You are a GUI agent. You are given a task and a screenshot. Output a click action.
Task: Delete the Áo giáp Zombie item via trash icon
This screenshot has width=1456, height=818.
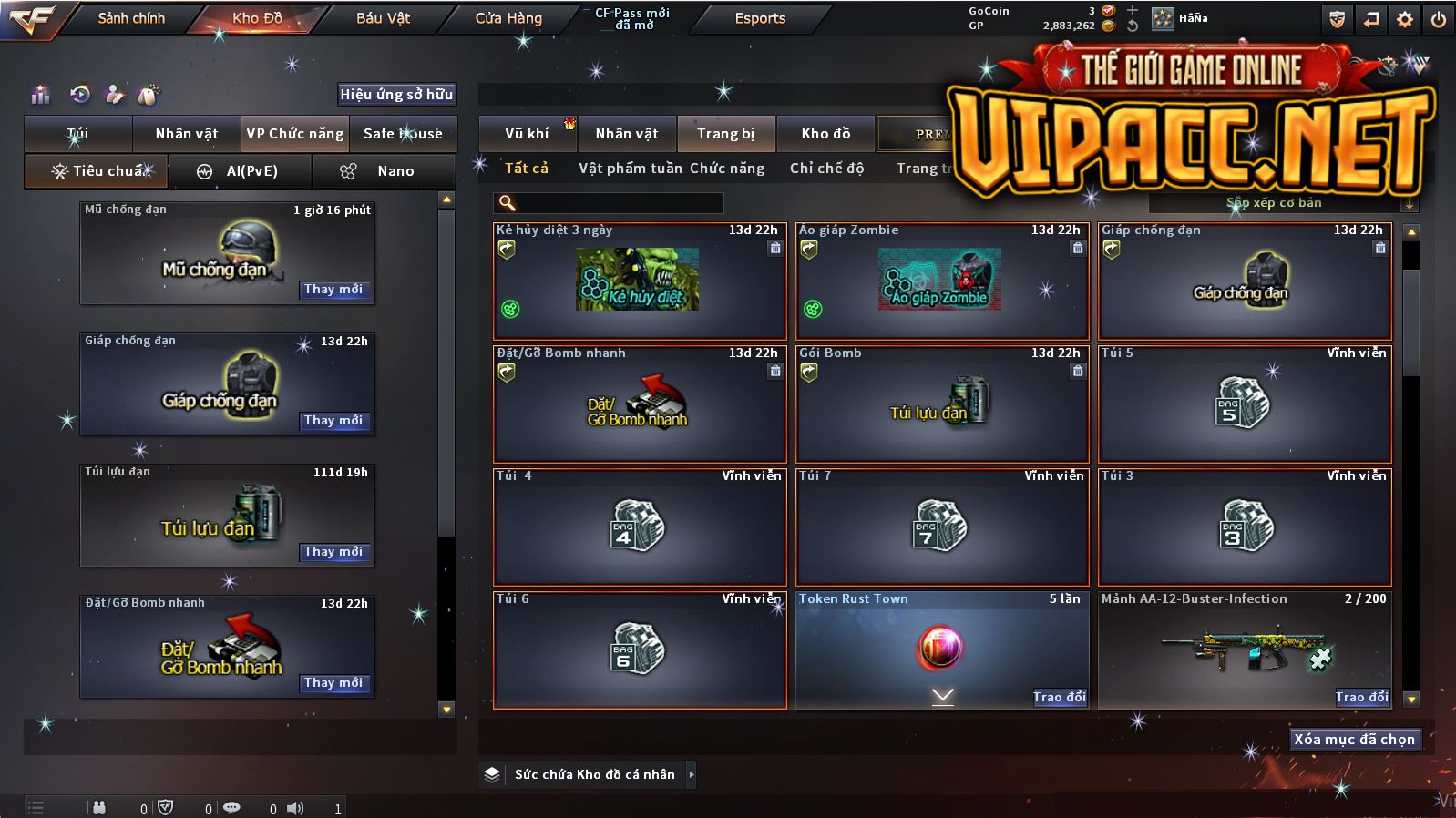(1078, 248)
